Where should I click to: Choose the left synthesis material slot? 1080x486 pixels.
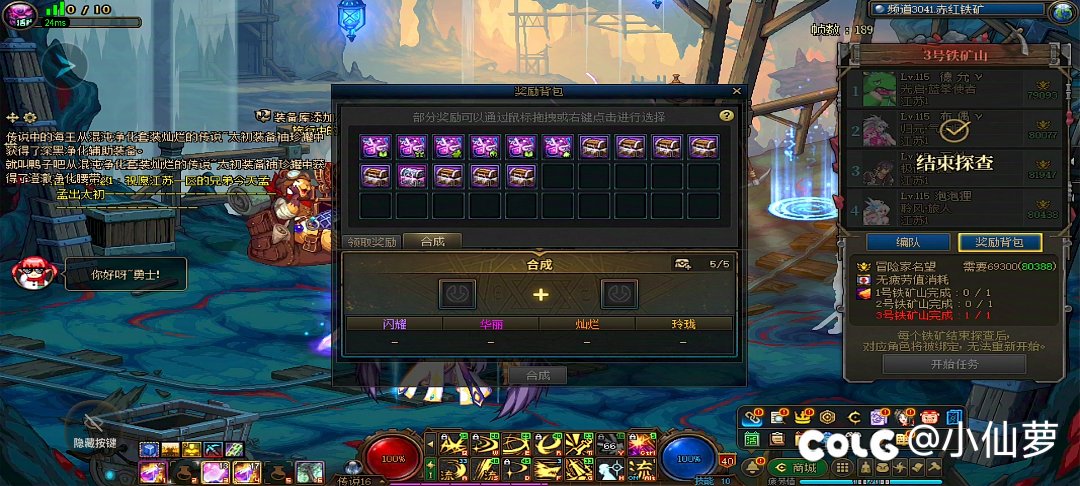[x=457, y=294]
